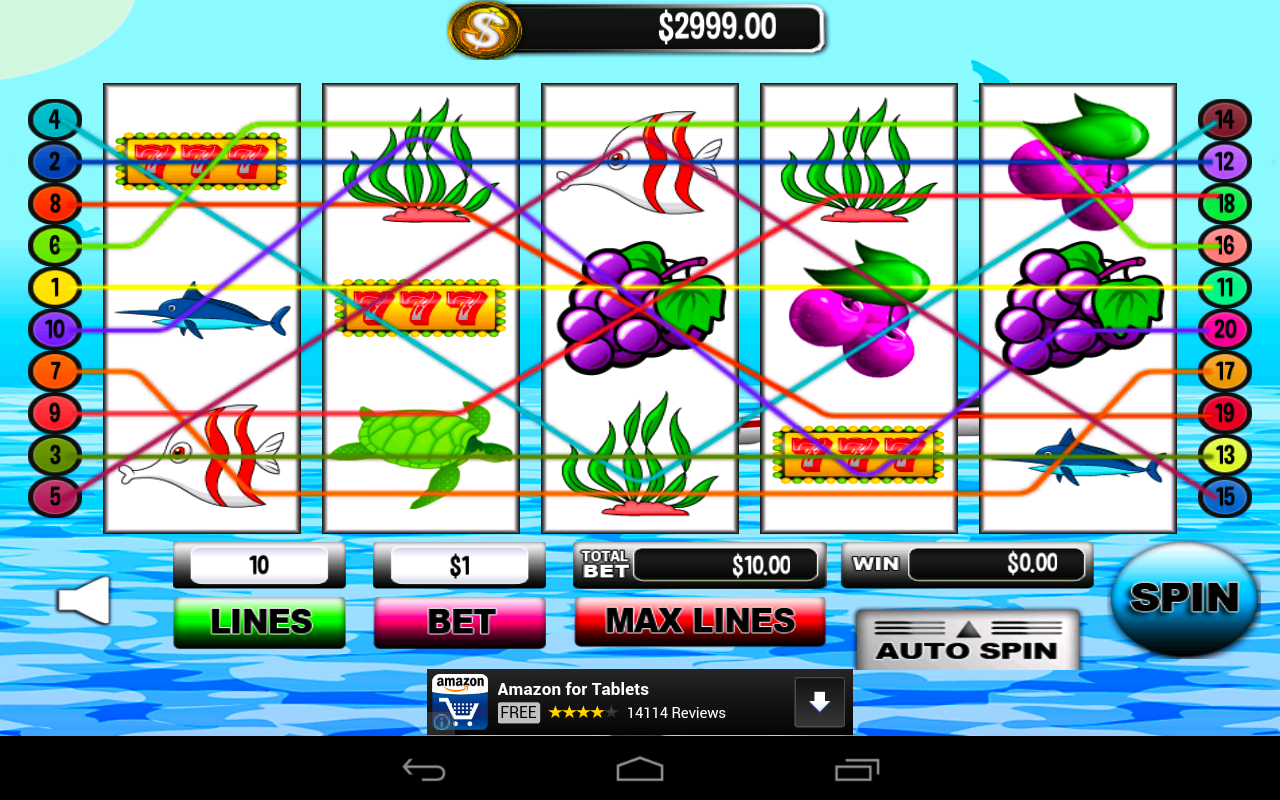
Task: Activate MAX LINES betting
Action: tap(699, 621)
